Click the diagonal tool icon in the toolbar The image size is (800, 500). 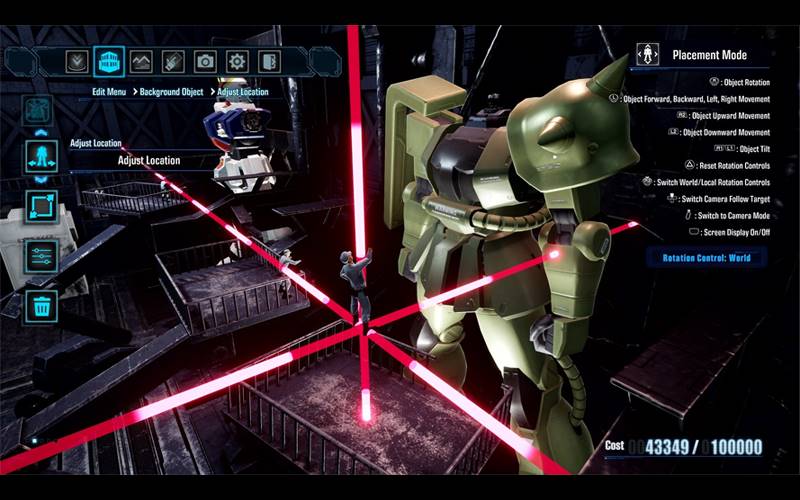pos(173,61)
